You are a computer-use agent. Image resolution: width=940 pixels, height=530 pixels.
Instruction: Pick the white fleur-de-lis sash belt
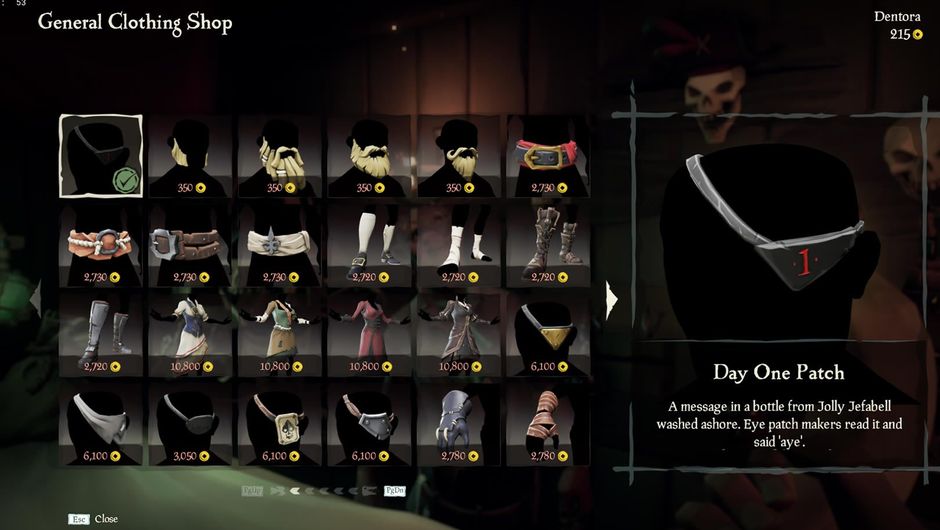pos(280,244)
